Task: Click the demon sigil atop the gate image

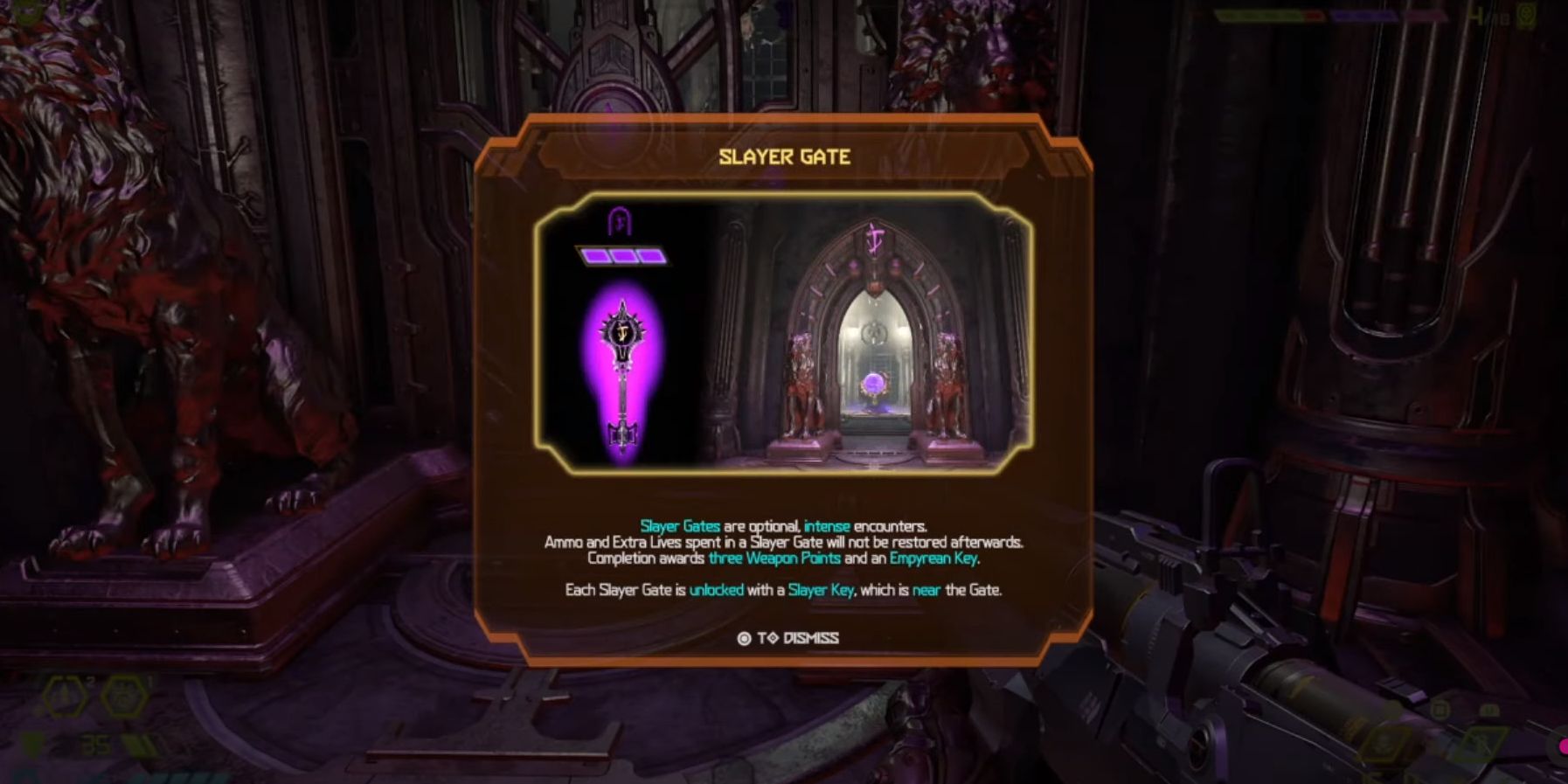Action: point(874,236)
